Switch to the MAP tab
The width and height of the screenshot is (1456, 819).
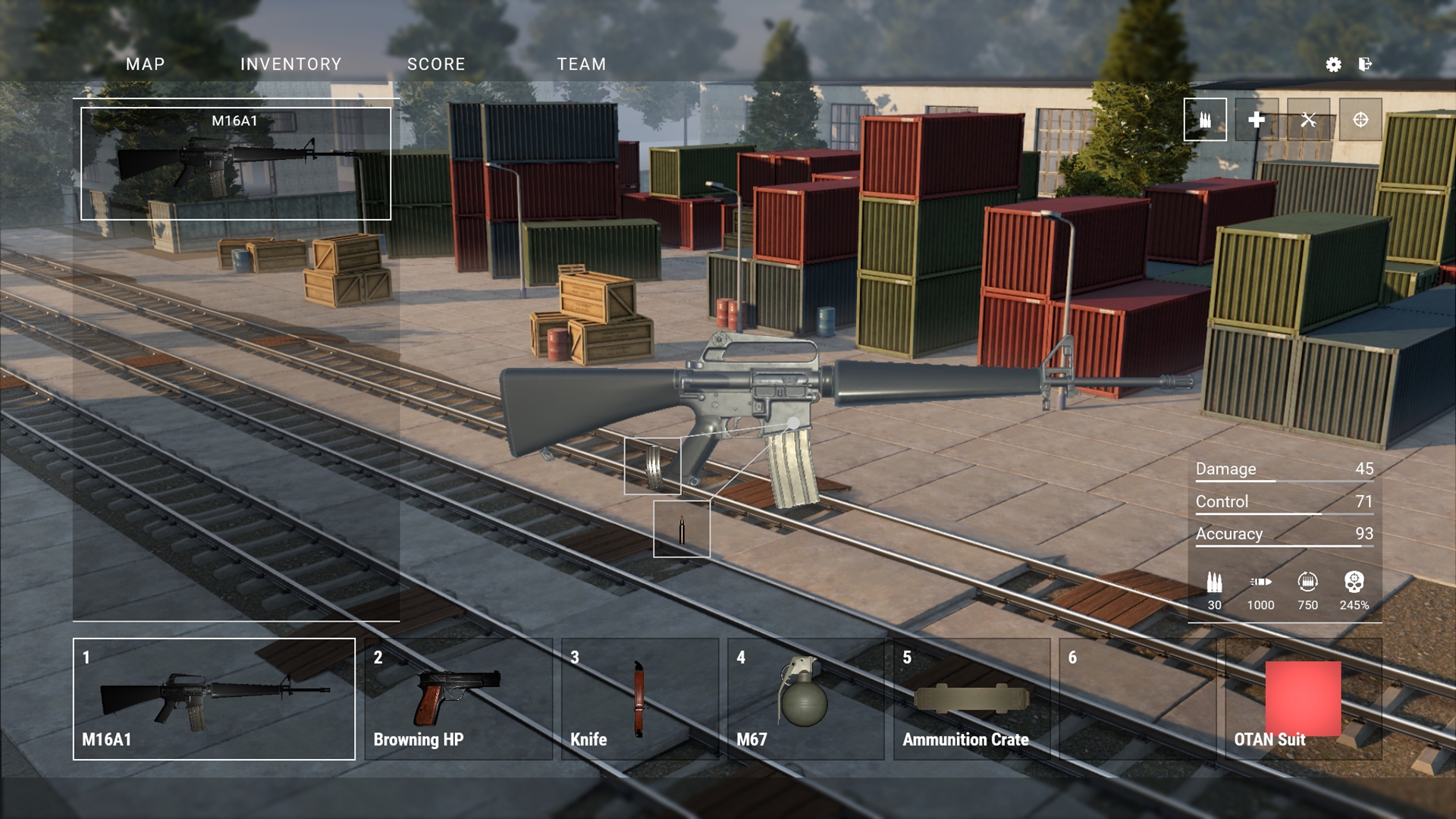(145, 64)
